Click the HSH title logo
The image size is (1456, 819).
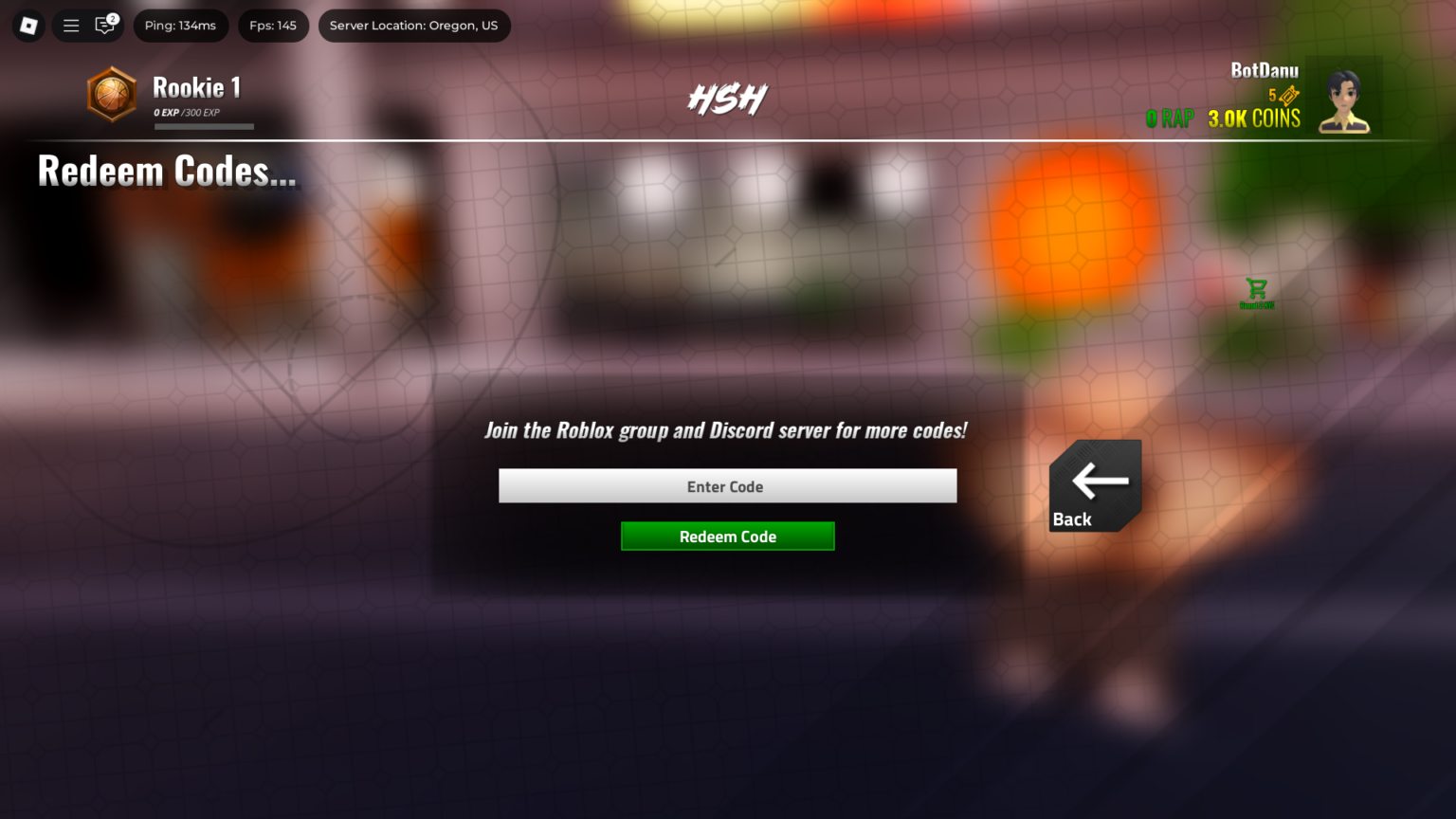[x=726, y=98]
